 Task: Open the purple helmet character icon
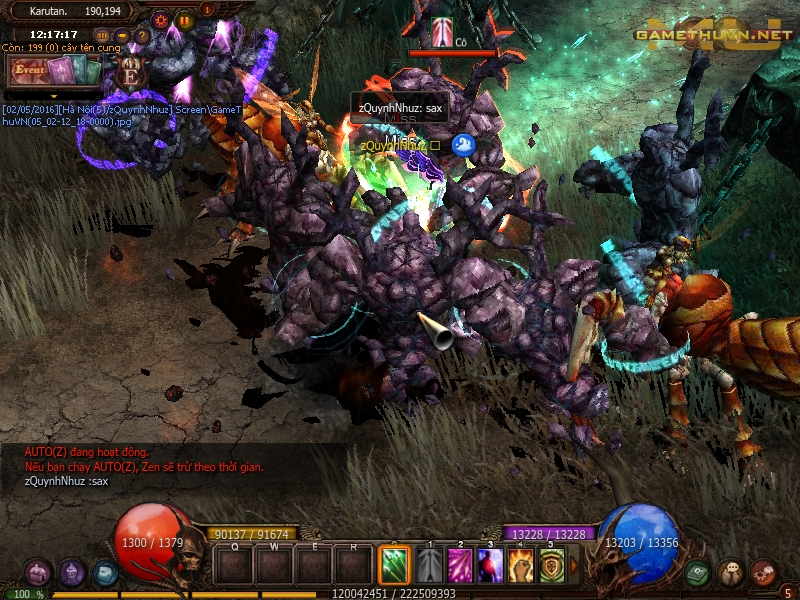71,573
